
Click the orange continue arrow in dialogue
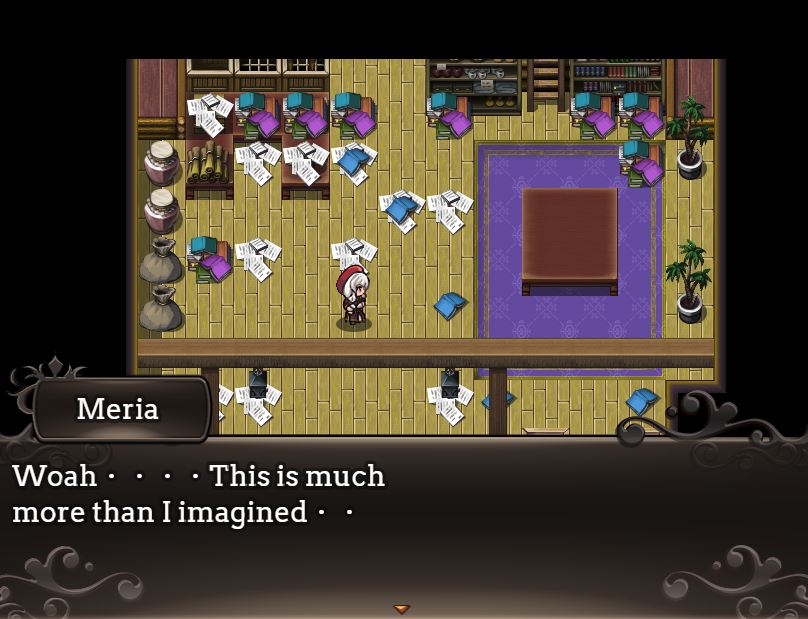coord(401,608)
